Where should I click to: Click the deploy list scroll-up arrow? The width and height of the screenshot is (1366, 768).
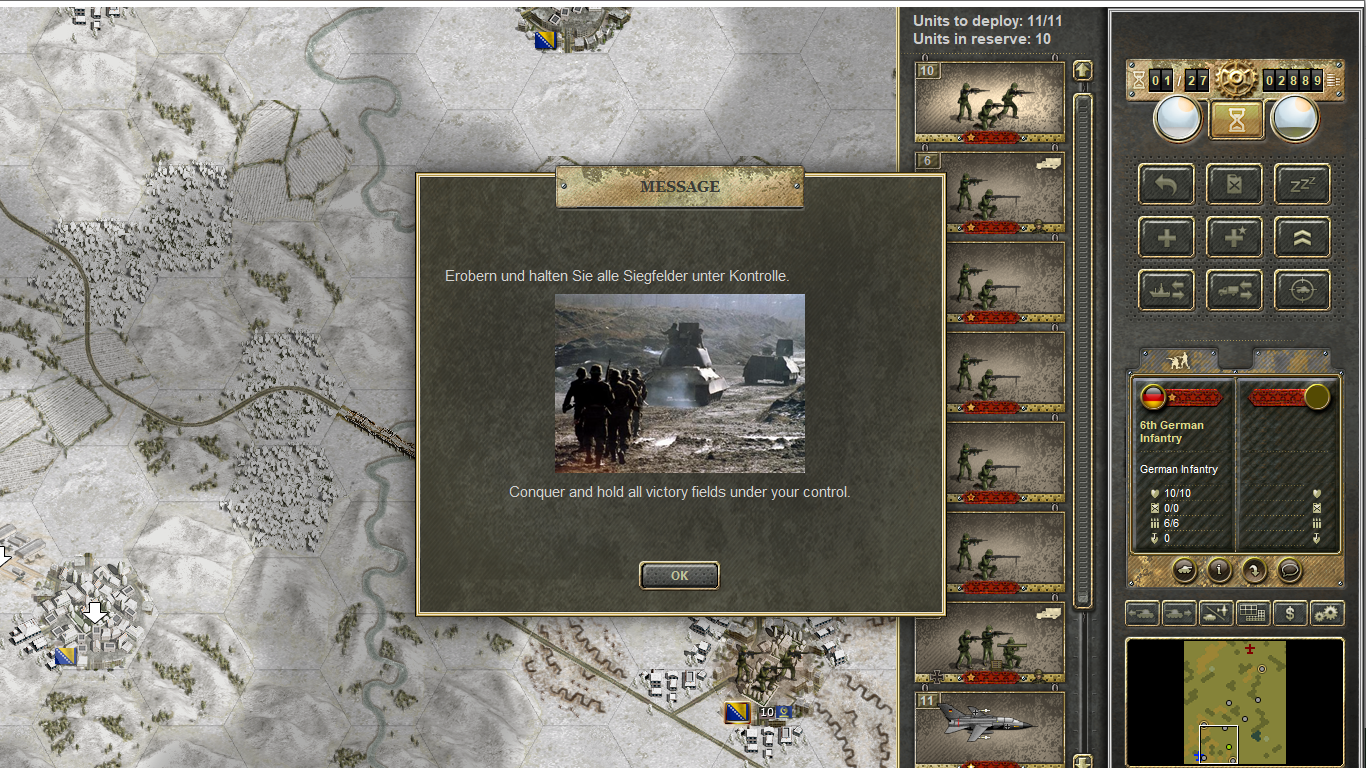coord(1082,71)
